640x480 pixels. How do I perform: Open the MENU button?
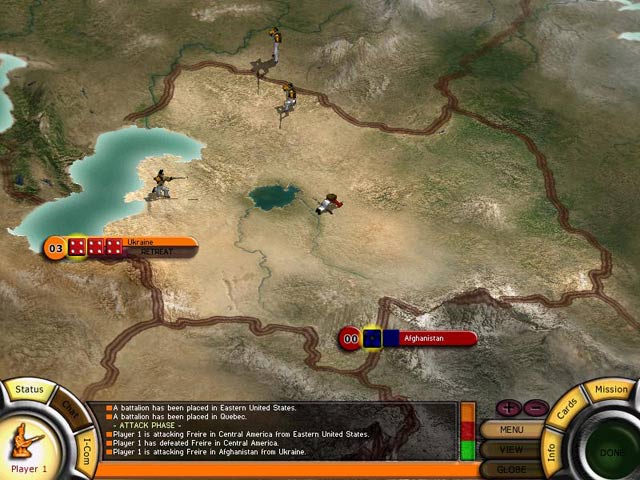511,430
